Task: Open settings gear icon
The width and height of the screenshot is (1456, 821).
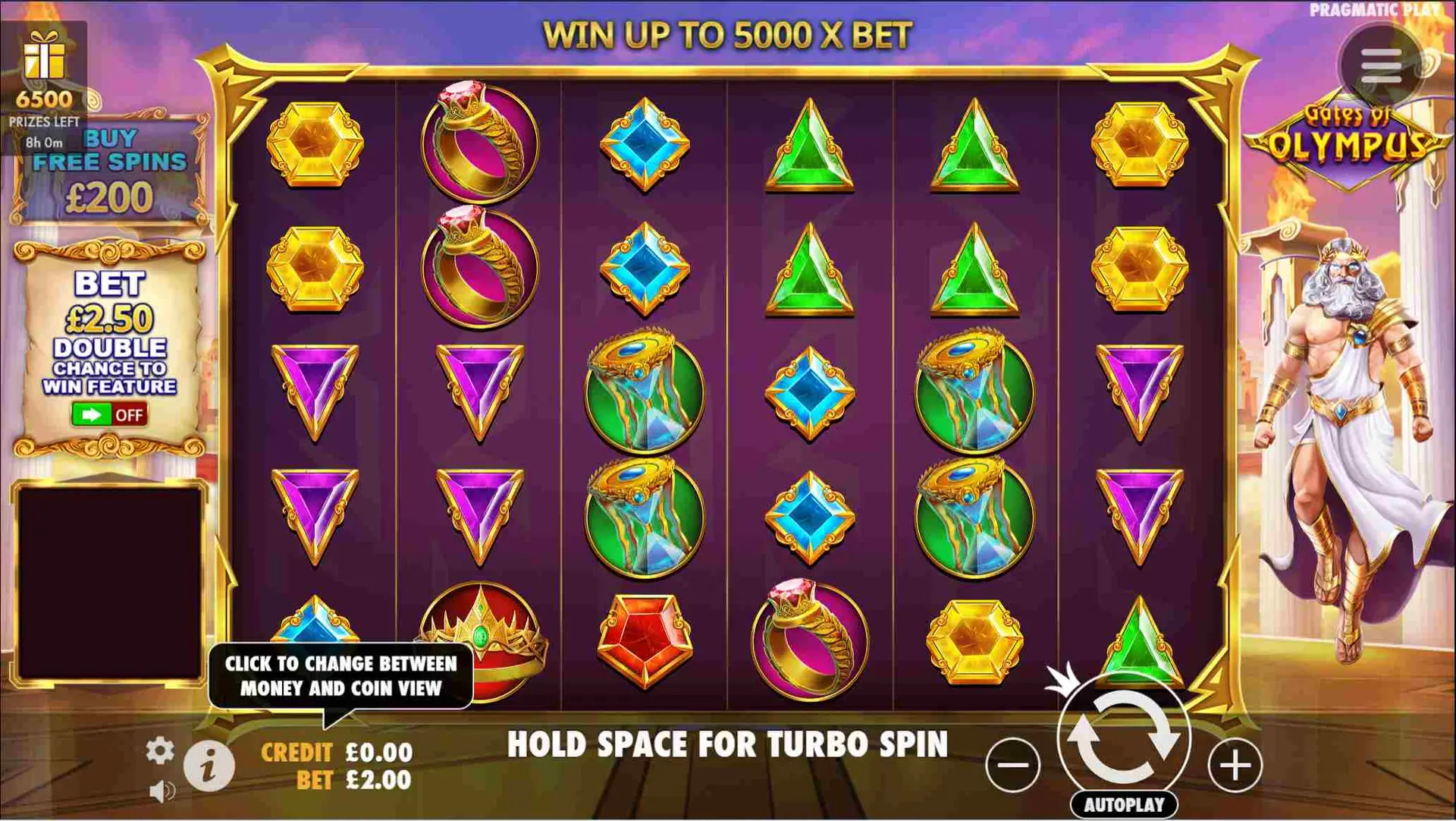Action: [x=159, y=750]
